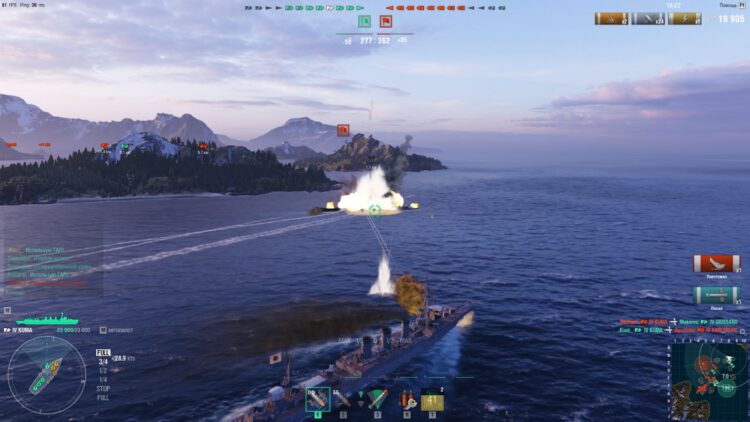Image resolution: width=750 pixels, height=422 pixels.
Task: Select the red enemy base flag icon
Action: pos(385,21)
